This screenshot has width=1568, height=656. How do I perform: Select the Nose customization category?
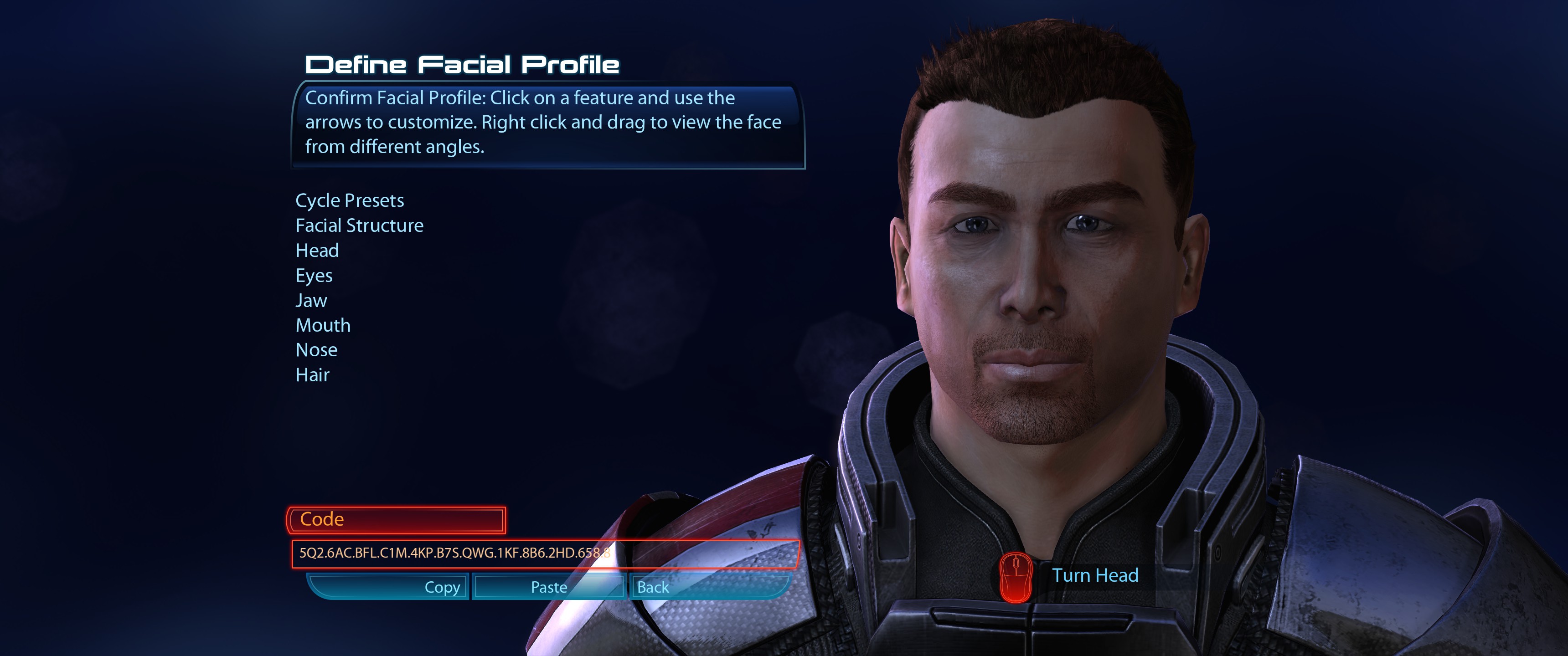coord(316,350)
